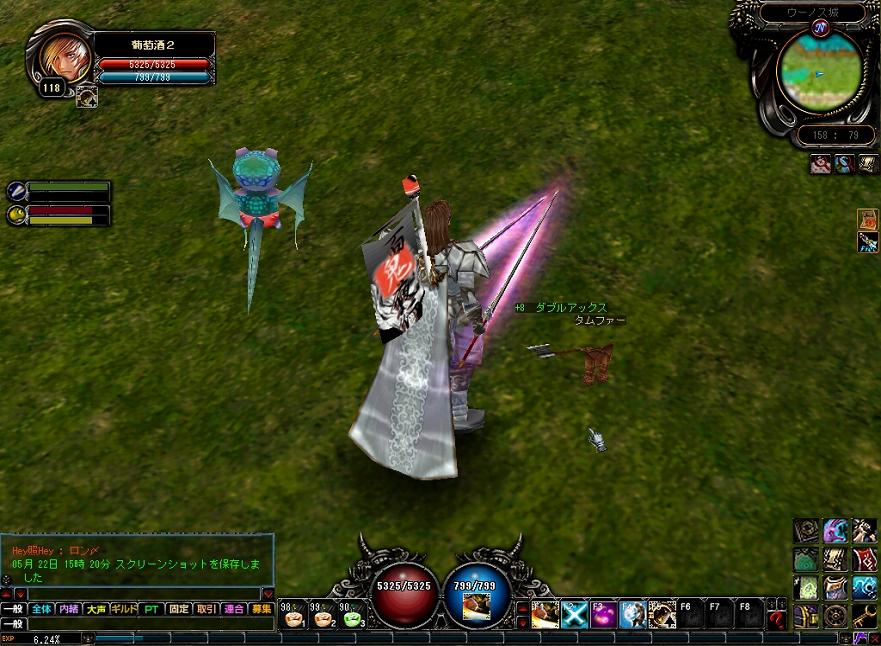This screenshot has width=881, height=646.
Task: Click the circular minimap
Action: [x=818, y=71]
